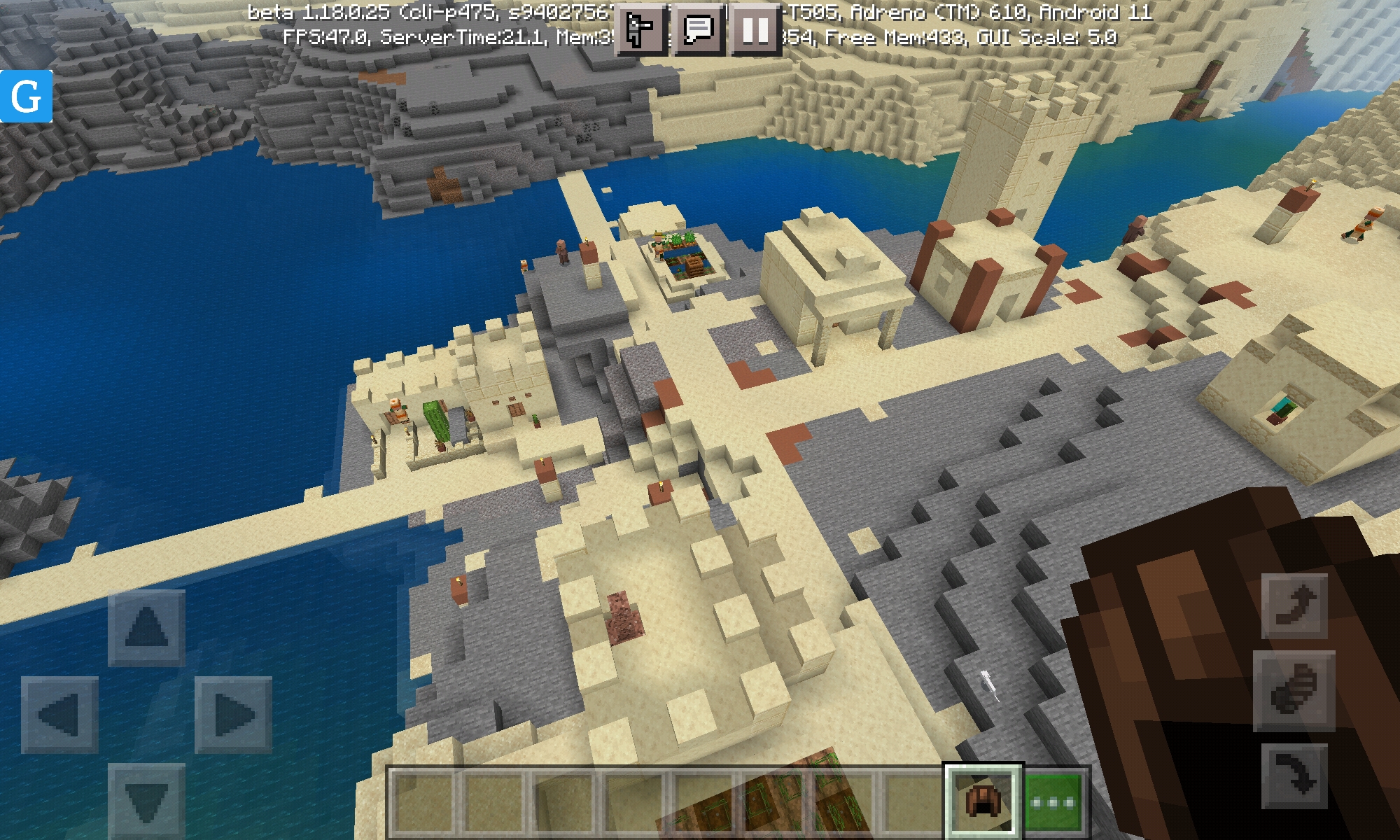
Task: Open the chat speech-bubble button
Action: click(698, 30)
